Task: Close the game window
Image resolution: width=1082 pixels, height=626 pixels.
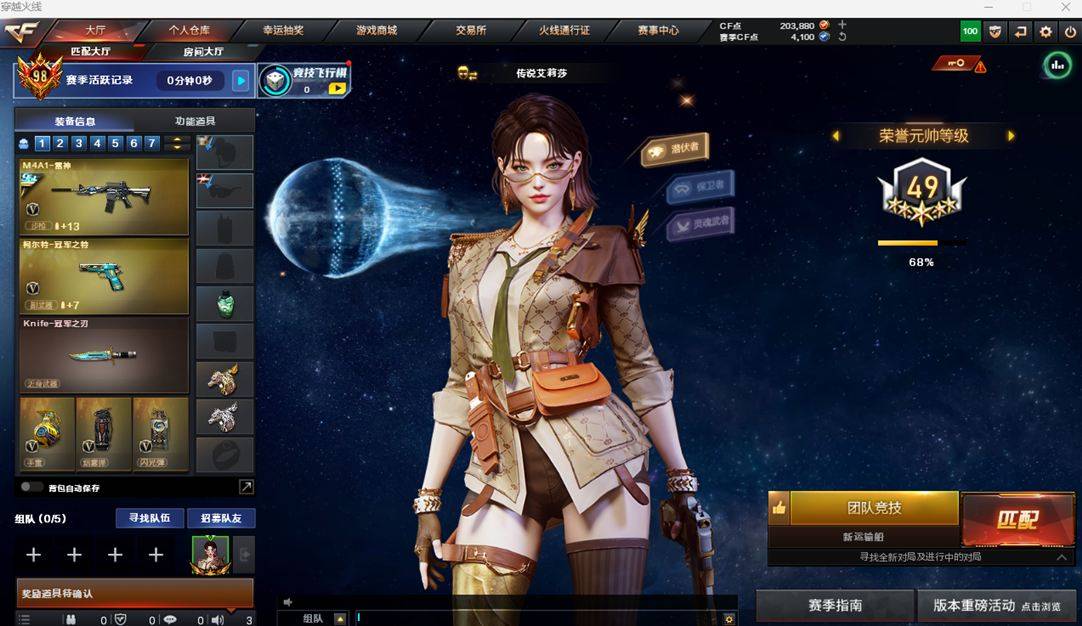Action: (x=1065, y=7)
